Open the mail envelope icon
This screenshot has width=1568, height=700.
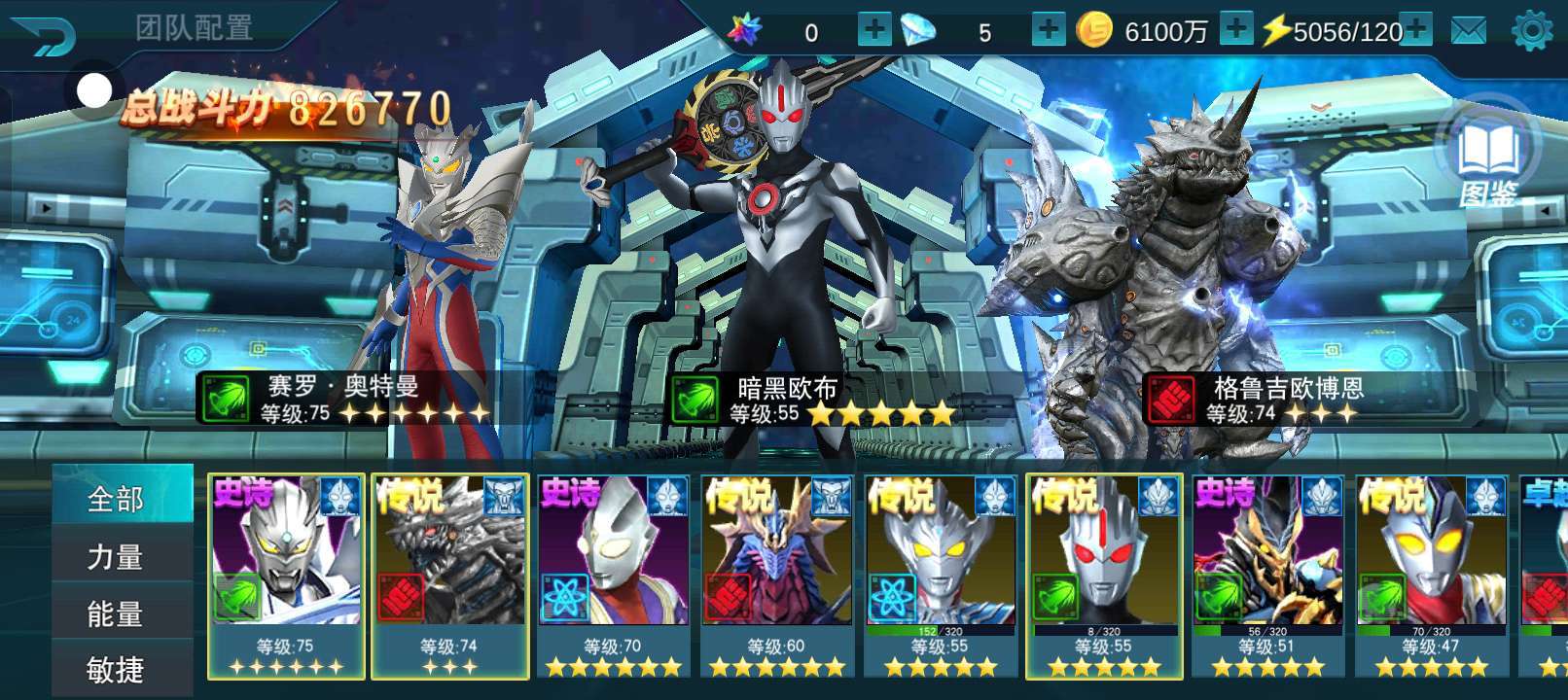pyautogui.click(x=1468, y=31)
